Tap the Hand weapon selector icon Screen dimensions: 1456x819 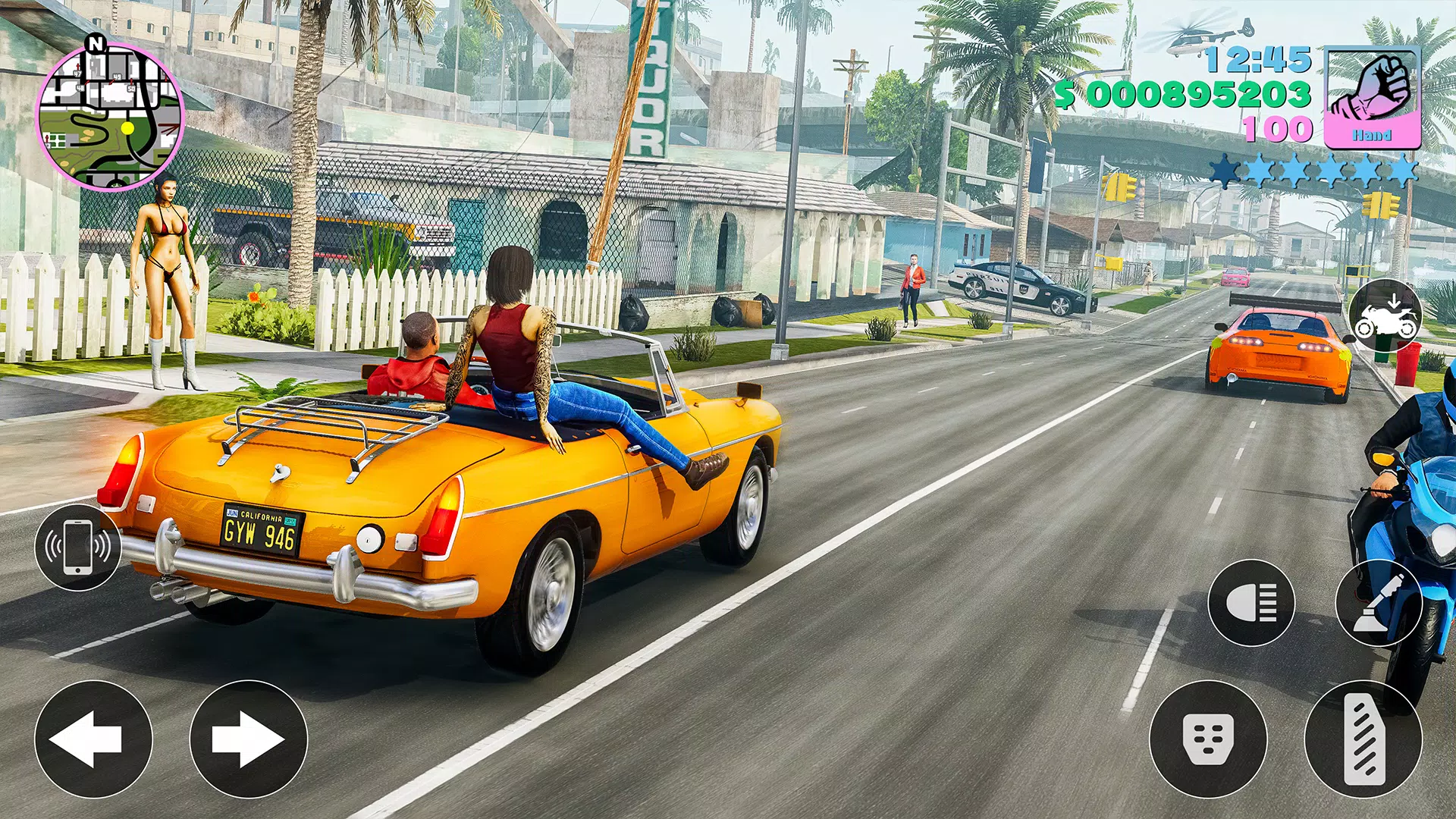click(1372, 98)
